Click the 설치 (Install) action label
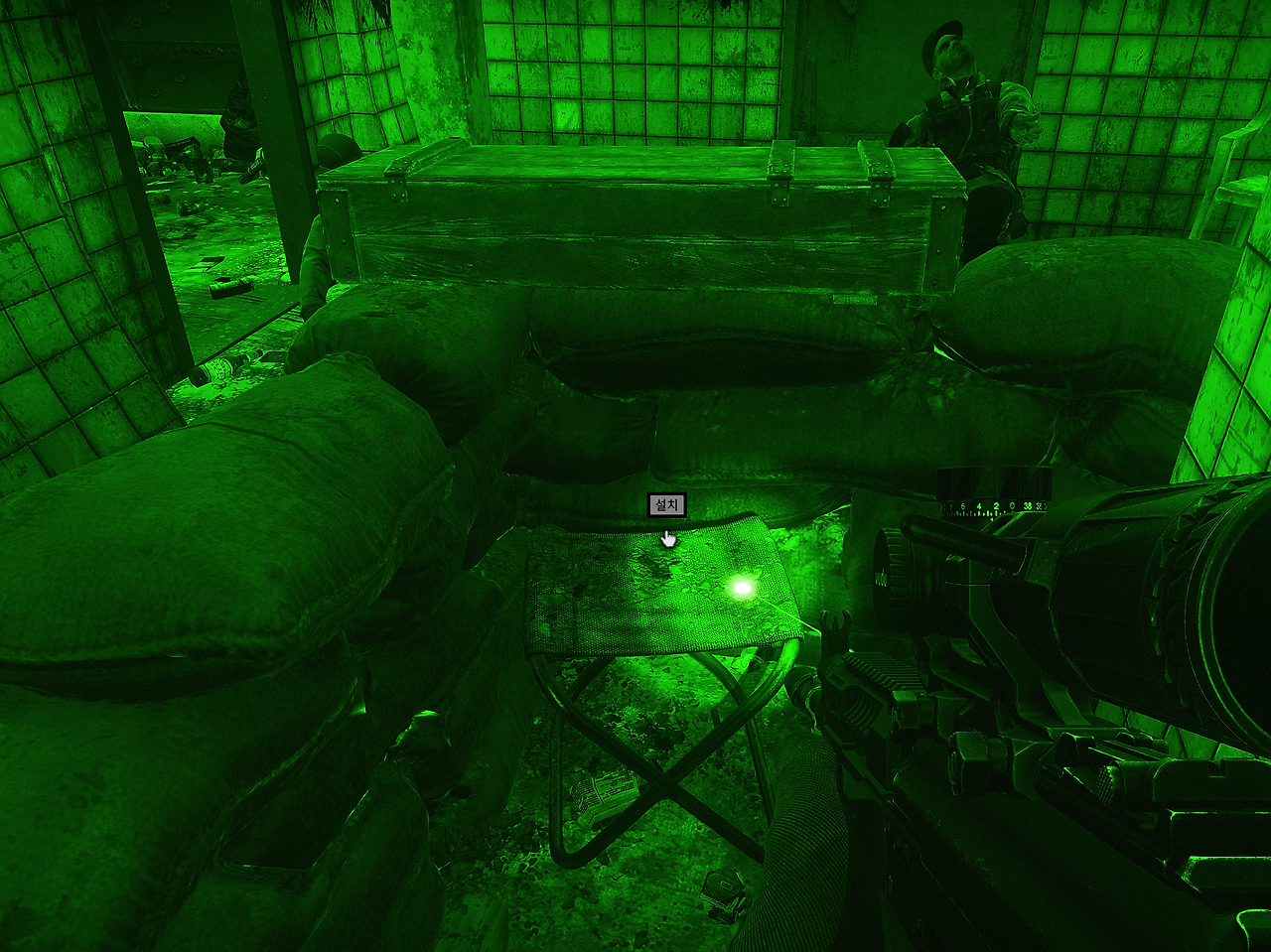 (666, 505)
